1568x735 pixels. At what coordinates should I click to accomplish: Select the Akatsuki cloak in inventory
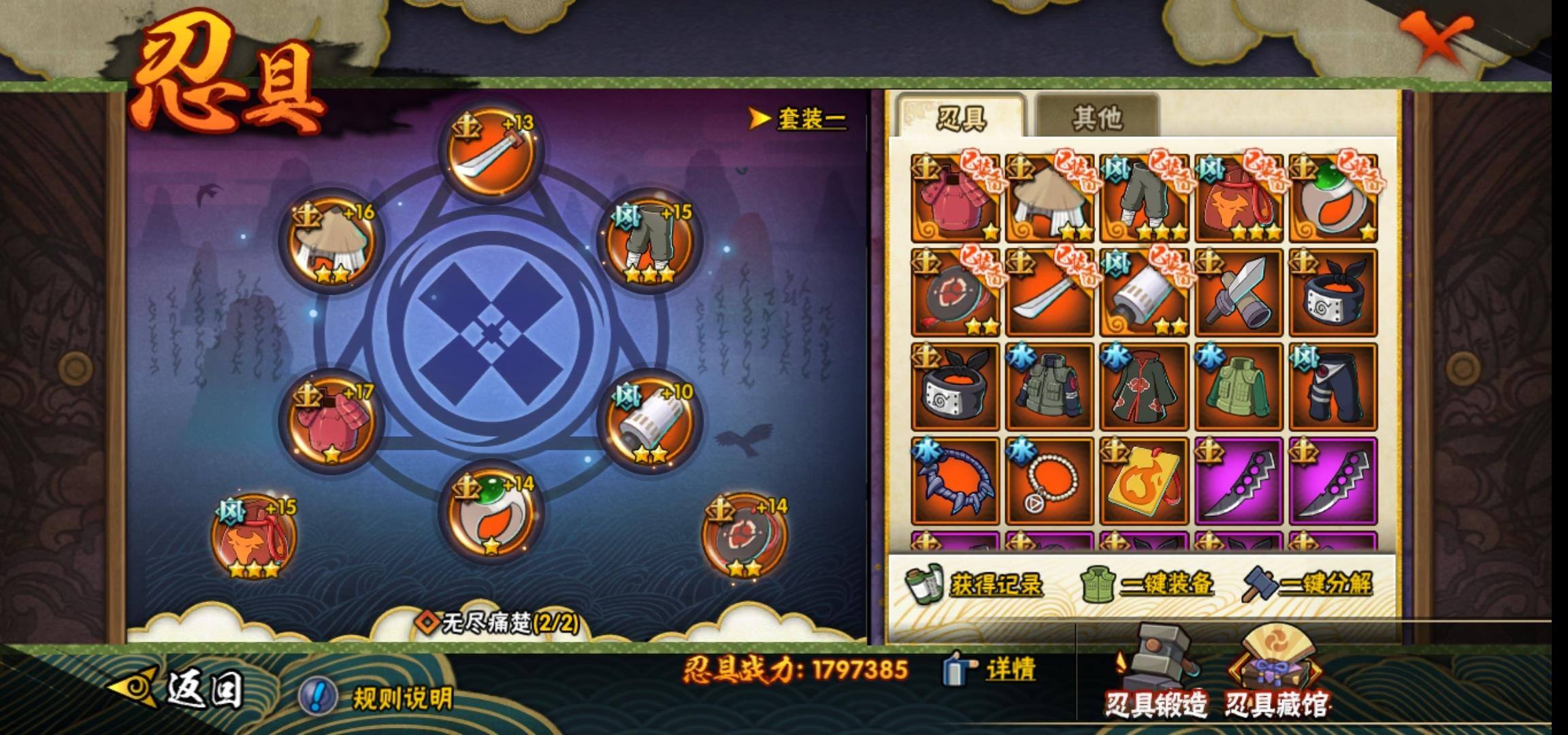point(1144,387)
